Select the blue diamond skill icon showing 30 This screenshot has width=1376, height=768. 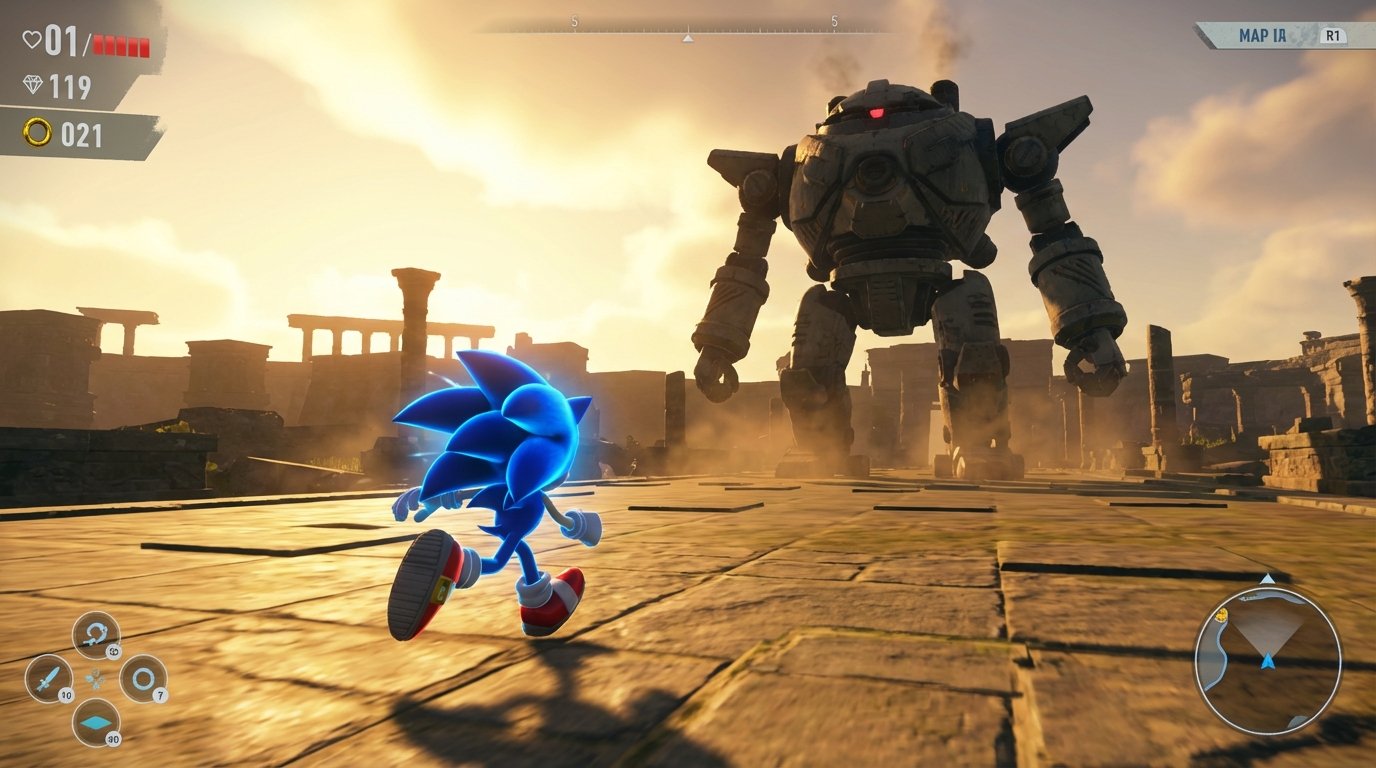point(97,722)
